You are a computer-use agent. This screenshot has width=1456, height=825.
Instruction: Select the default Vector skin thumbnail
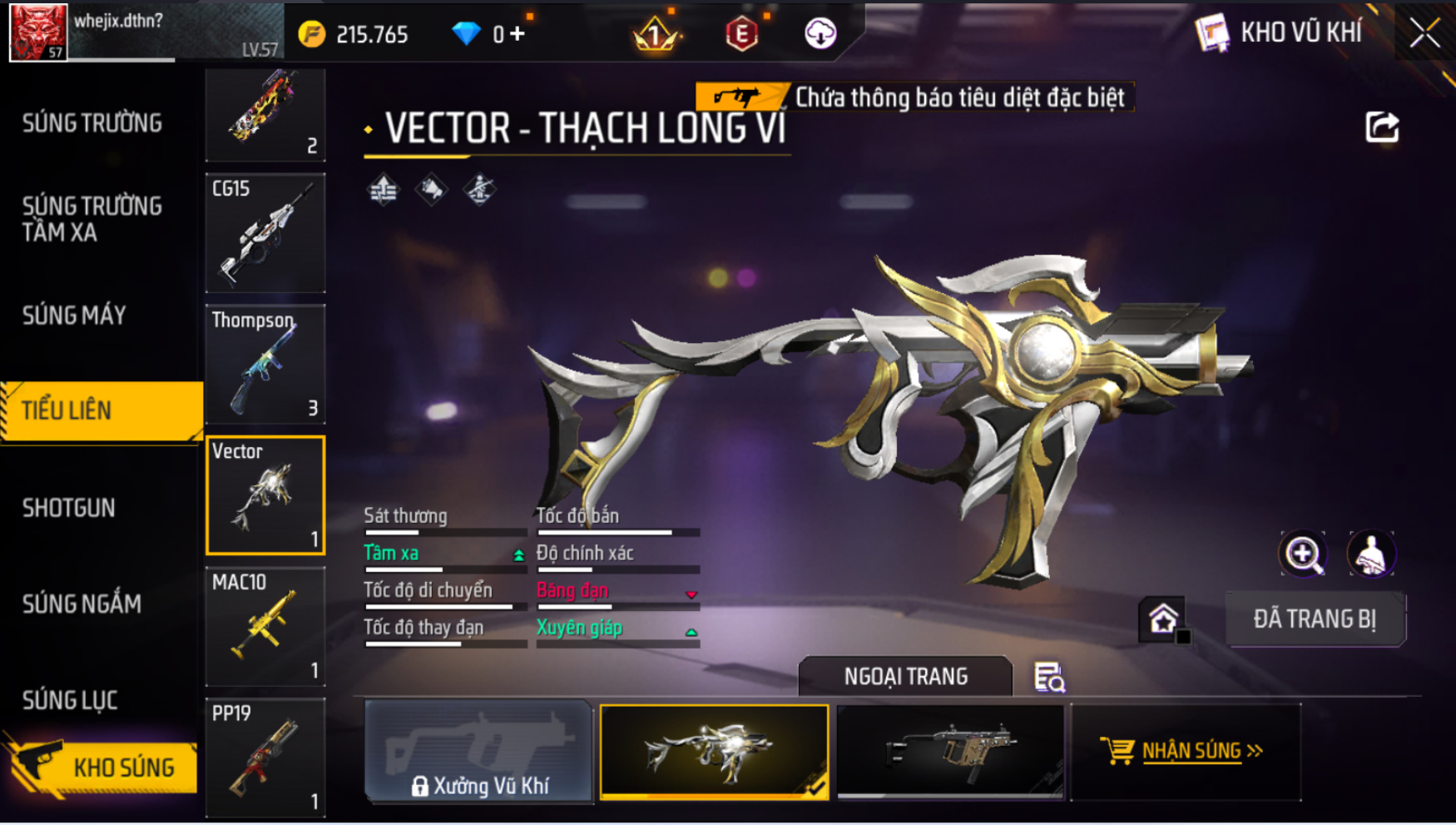[950, 752]
